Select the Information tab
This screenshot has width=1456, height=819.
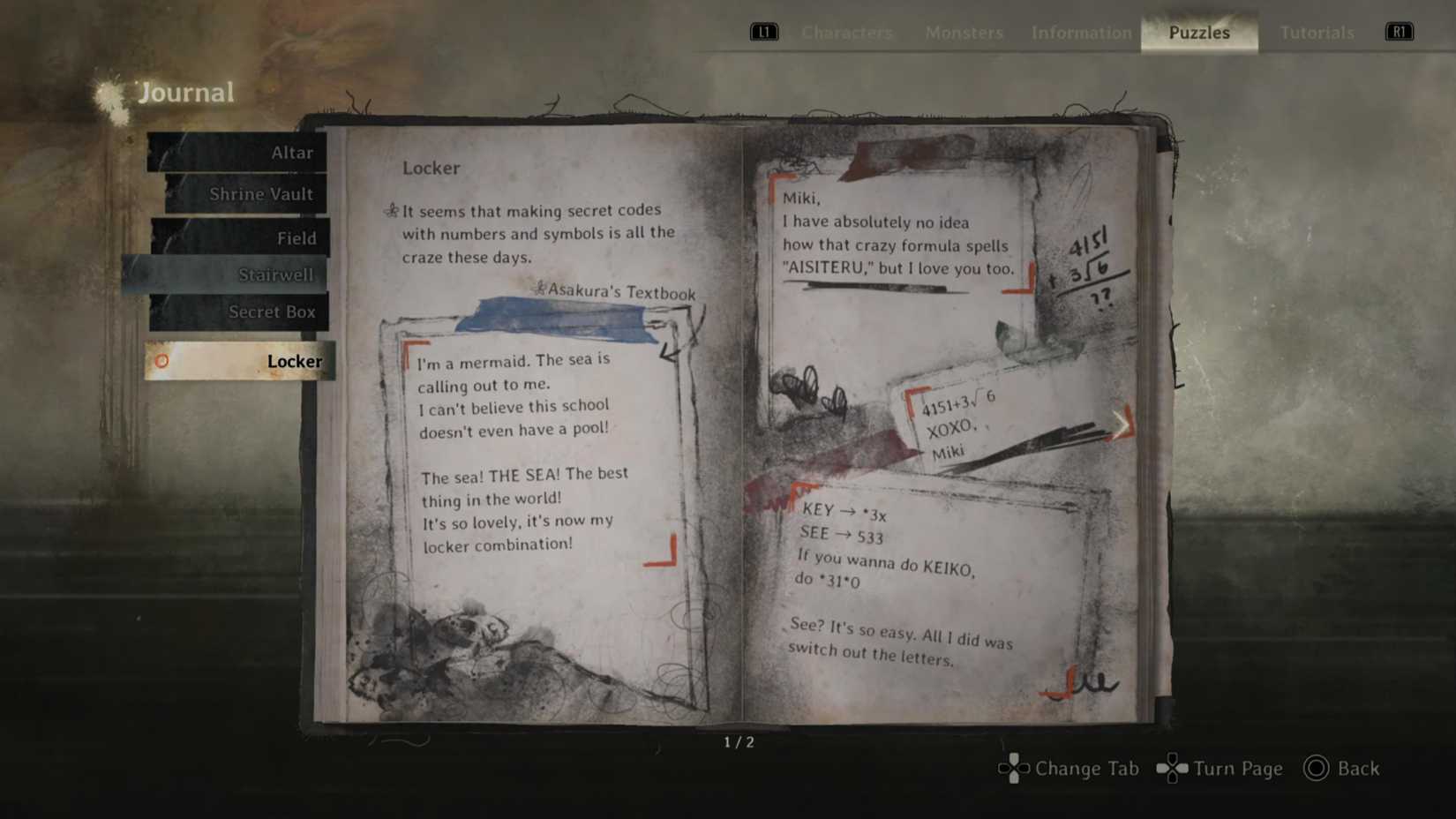coord(1080,33)
